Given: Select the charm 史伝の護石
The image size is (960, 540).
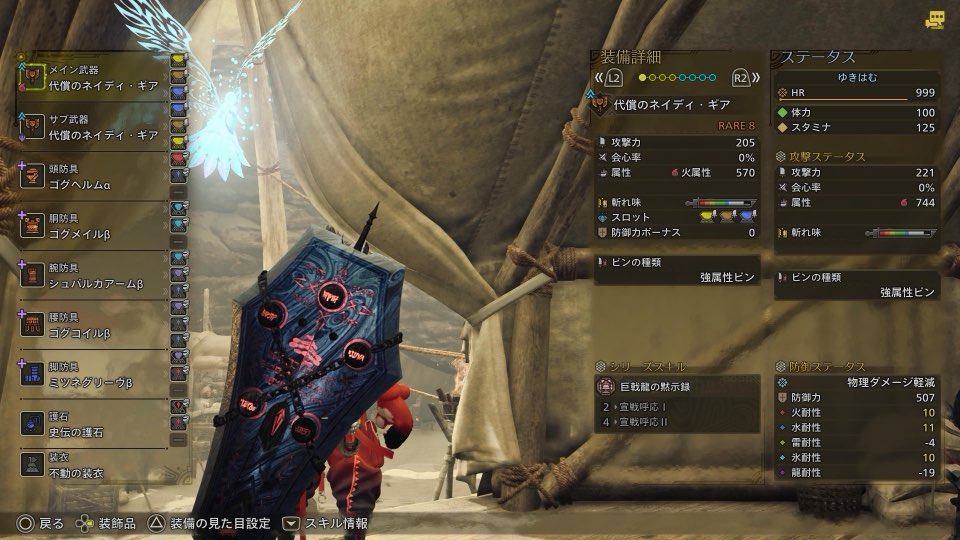Looking at the screenshot, I should coord(96,423).
